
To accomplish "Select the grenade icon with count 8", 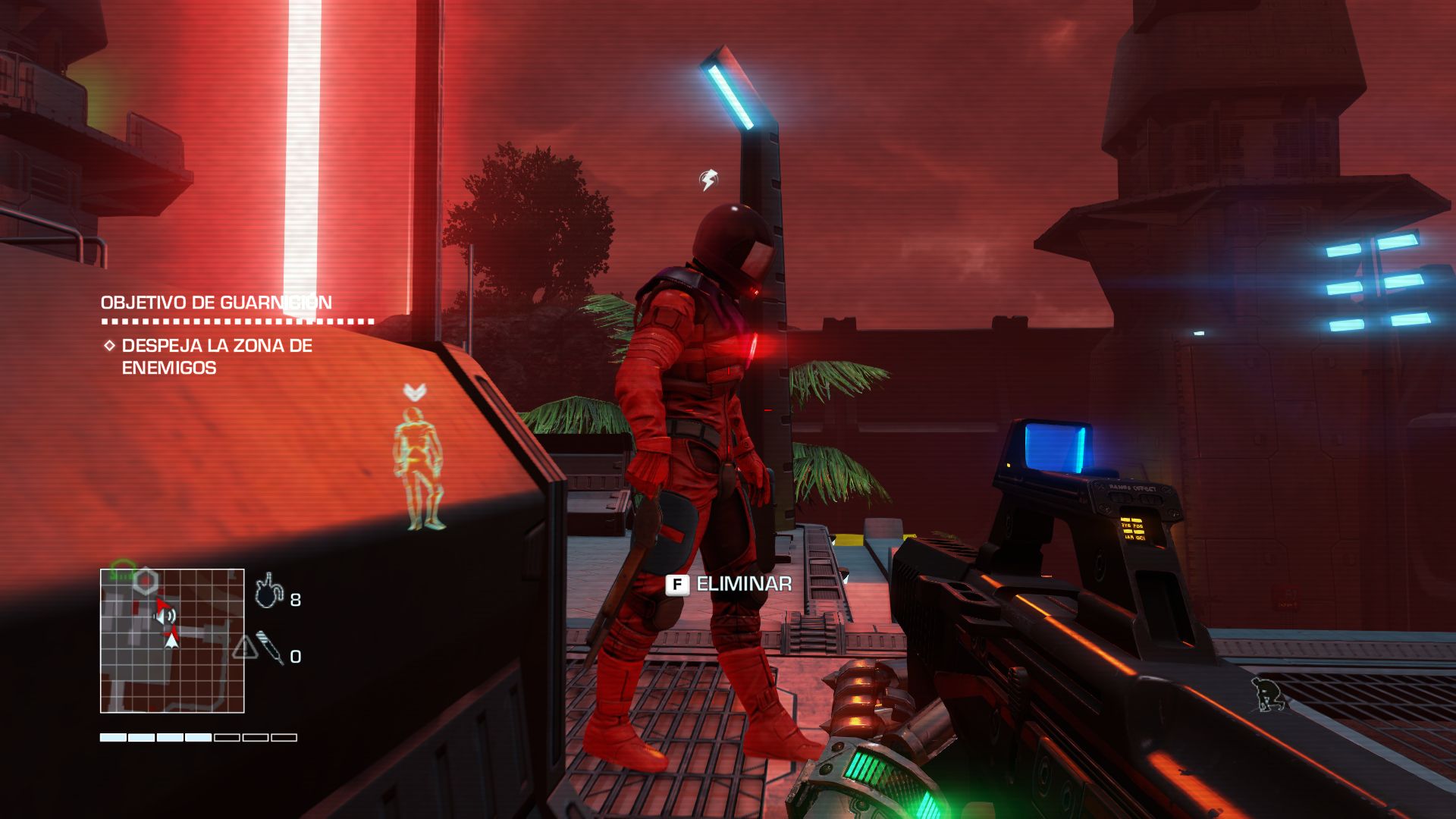I will [268, 591].
